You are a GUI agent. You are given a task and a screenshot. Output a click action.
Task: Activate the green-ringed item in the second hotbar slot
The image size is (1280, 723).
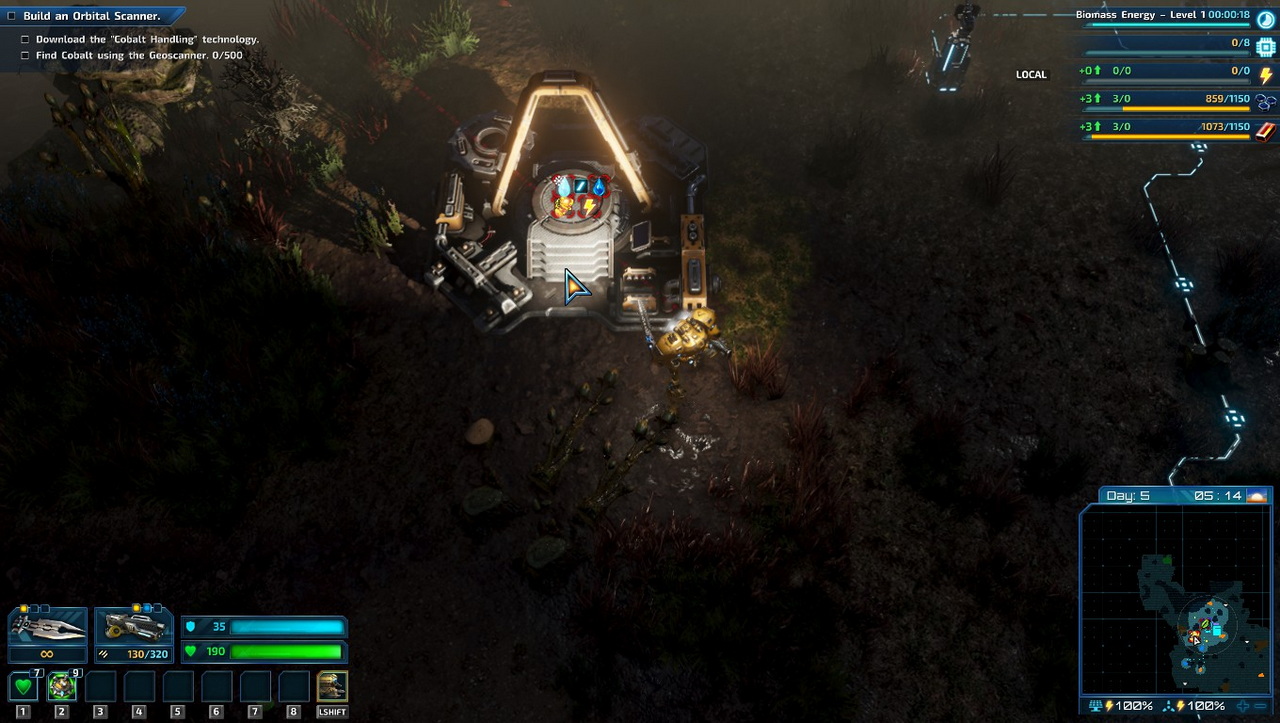(x=62, y=687)
